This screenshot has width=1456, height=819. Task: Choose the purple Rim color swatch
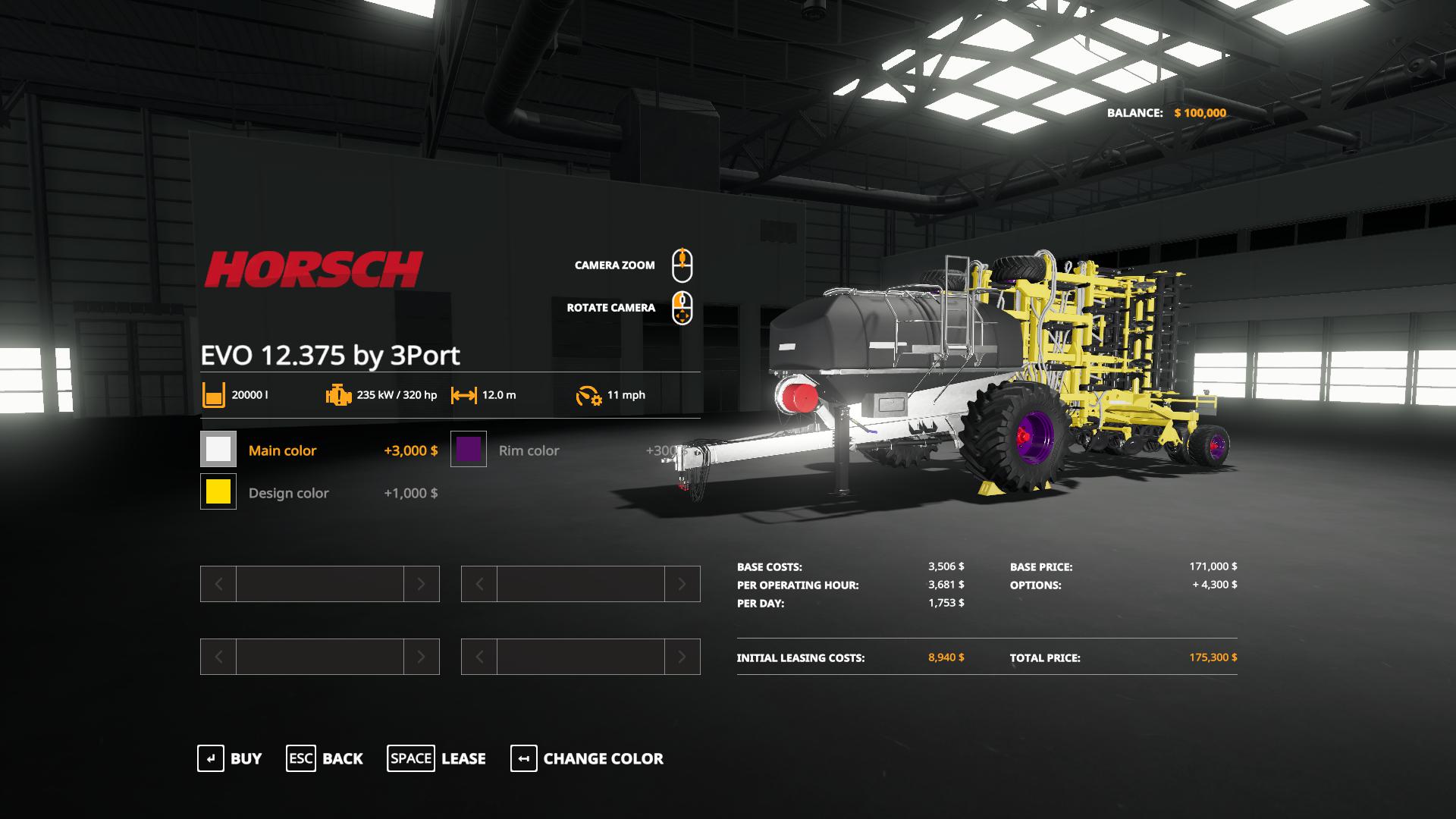point(469,449)
